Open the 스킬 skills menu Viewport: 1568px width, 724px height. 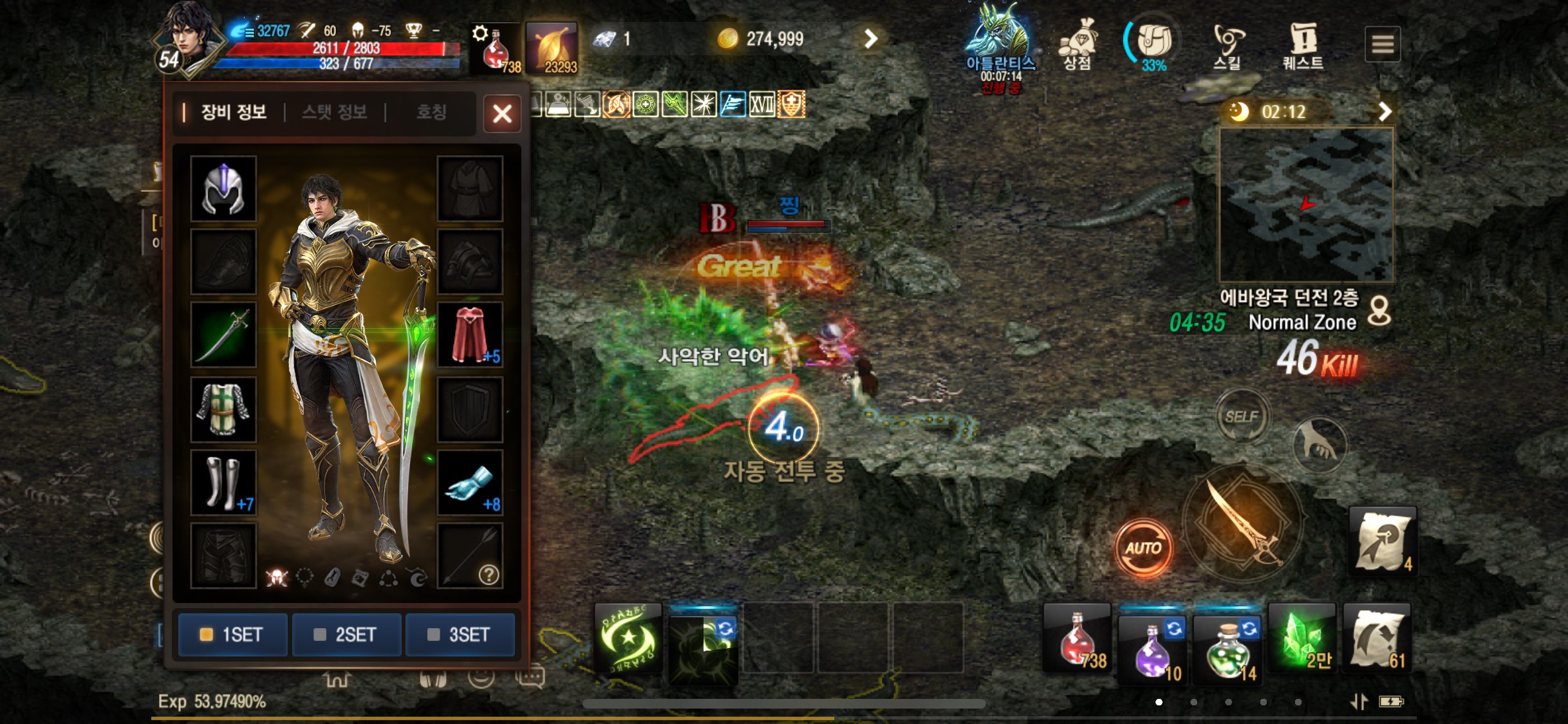(x=1227, y=45)
